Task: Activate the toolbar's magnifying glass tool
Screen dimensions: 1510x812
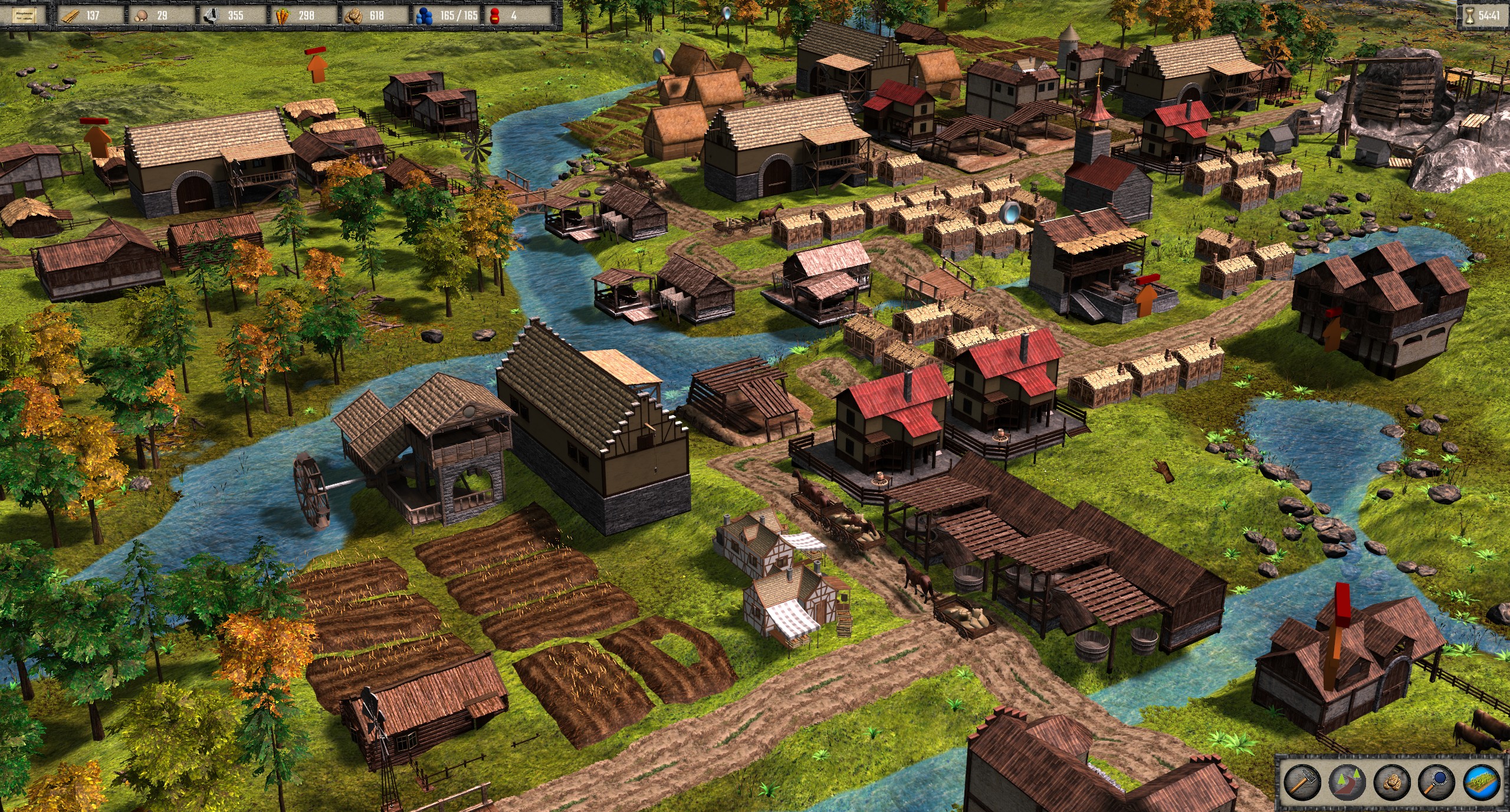Action: click(x=1437, y=782)
